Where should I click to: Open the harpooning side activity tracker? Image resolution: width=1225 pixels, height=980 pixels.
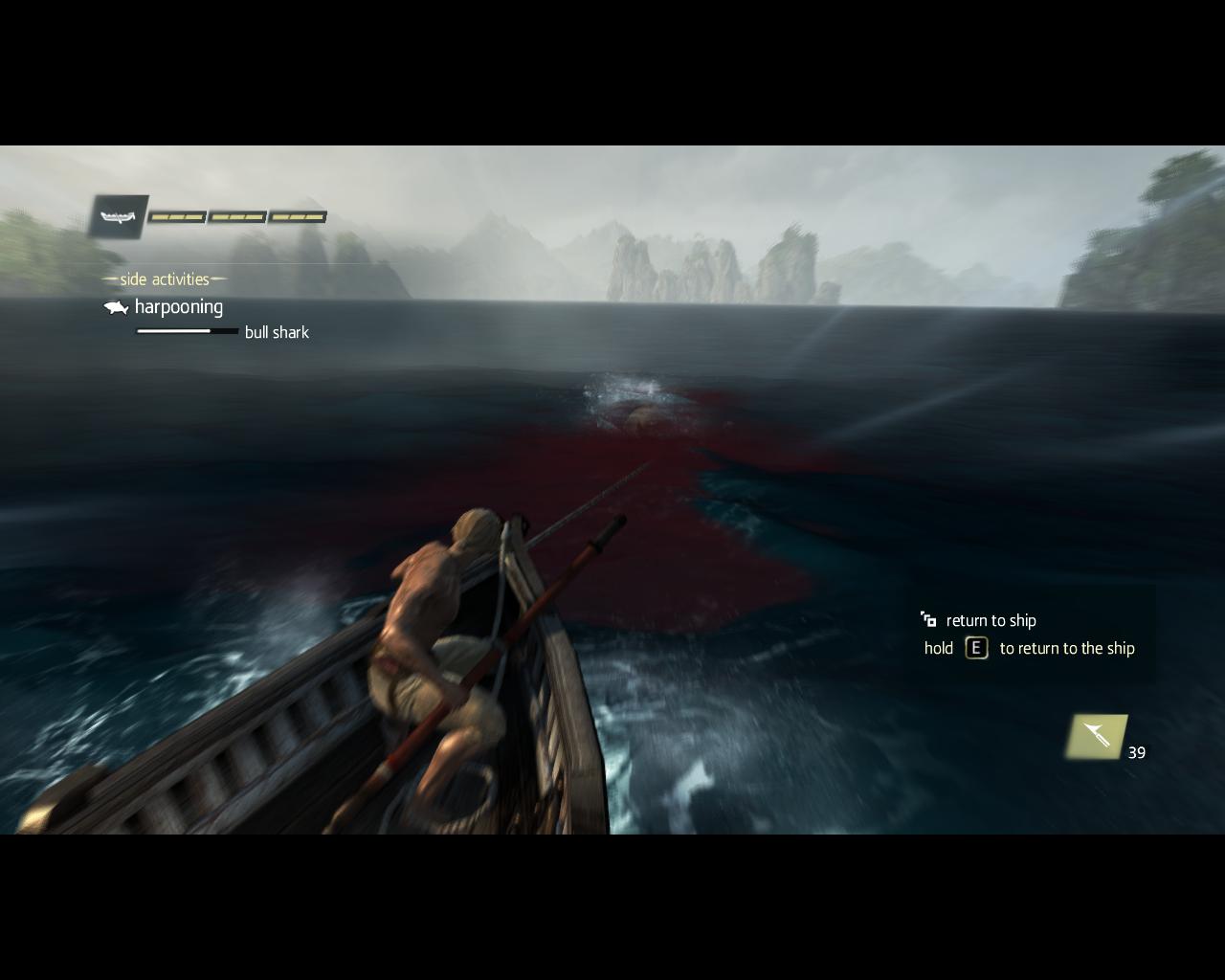point(178,307)
